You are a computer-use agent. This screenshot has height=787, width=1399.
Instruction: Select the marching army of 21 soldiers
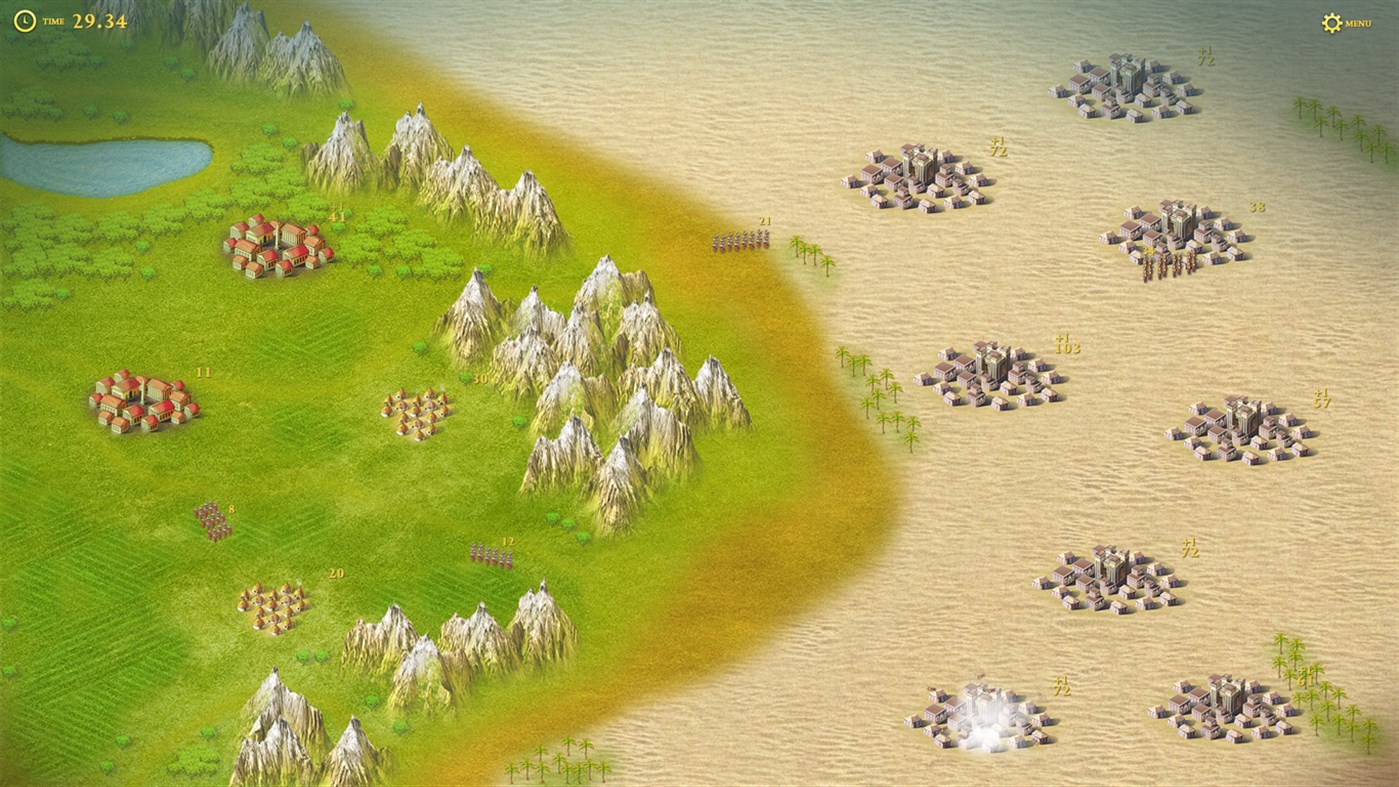tap(740, 240)
